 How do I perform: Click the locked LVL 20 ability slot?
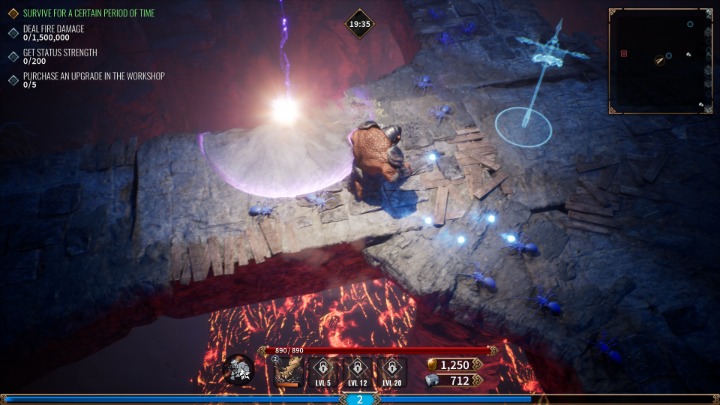click(x=391, y=370)
